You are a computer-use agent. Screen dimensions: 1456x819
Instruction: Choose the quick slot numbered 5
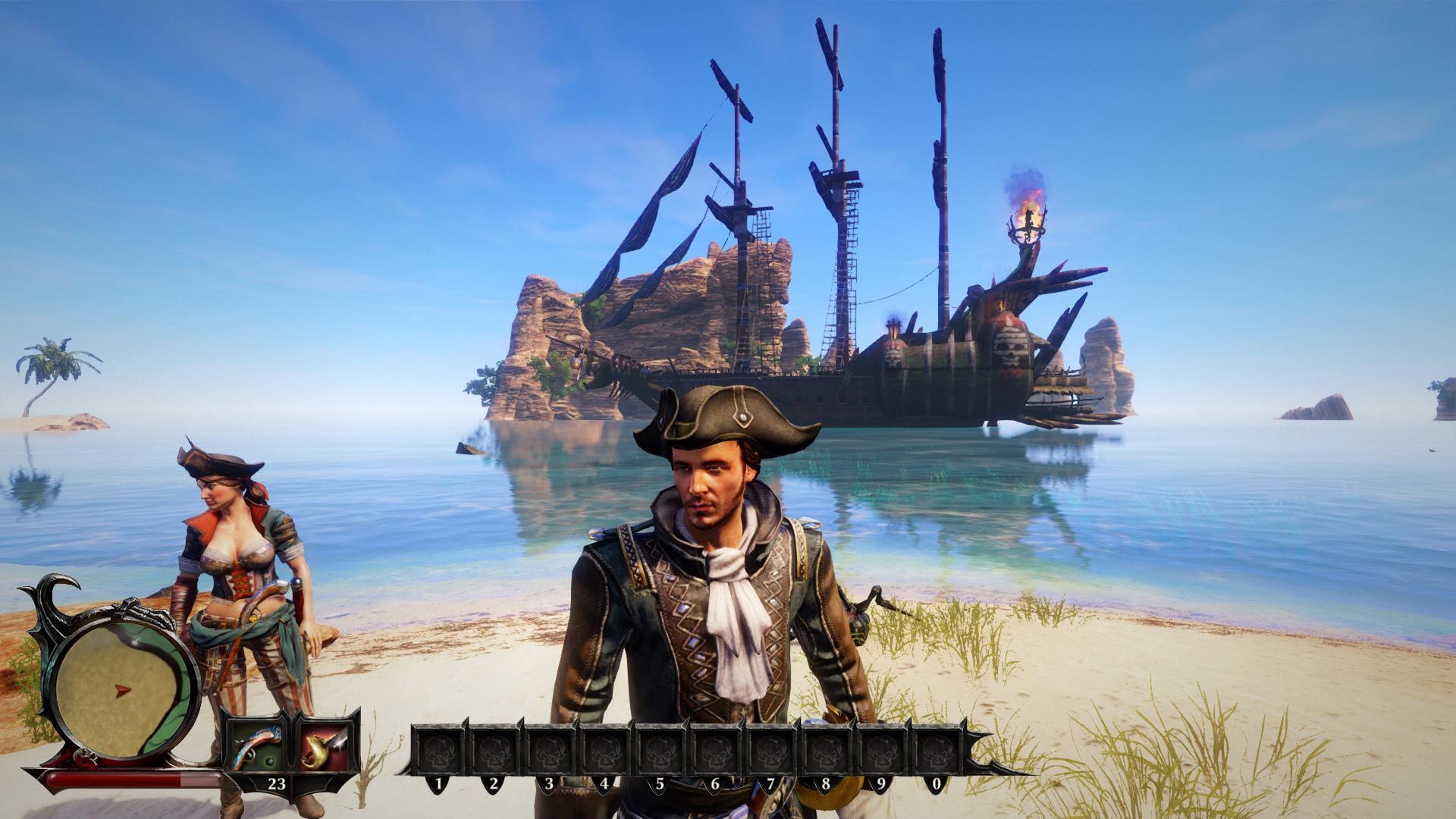[659, 751]
